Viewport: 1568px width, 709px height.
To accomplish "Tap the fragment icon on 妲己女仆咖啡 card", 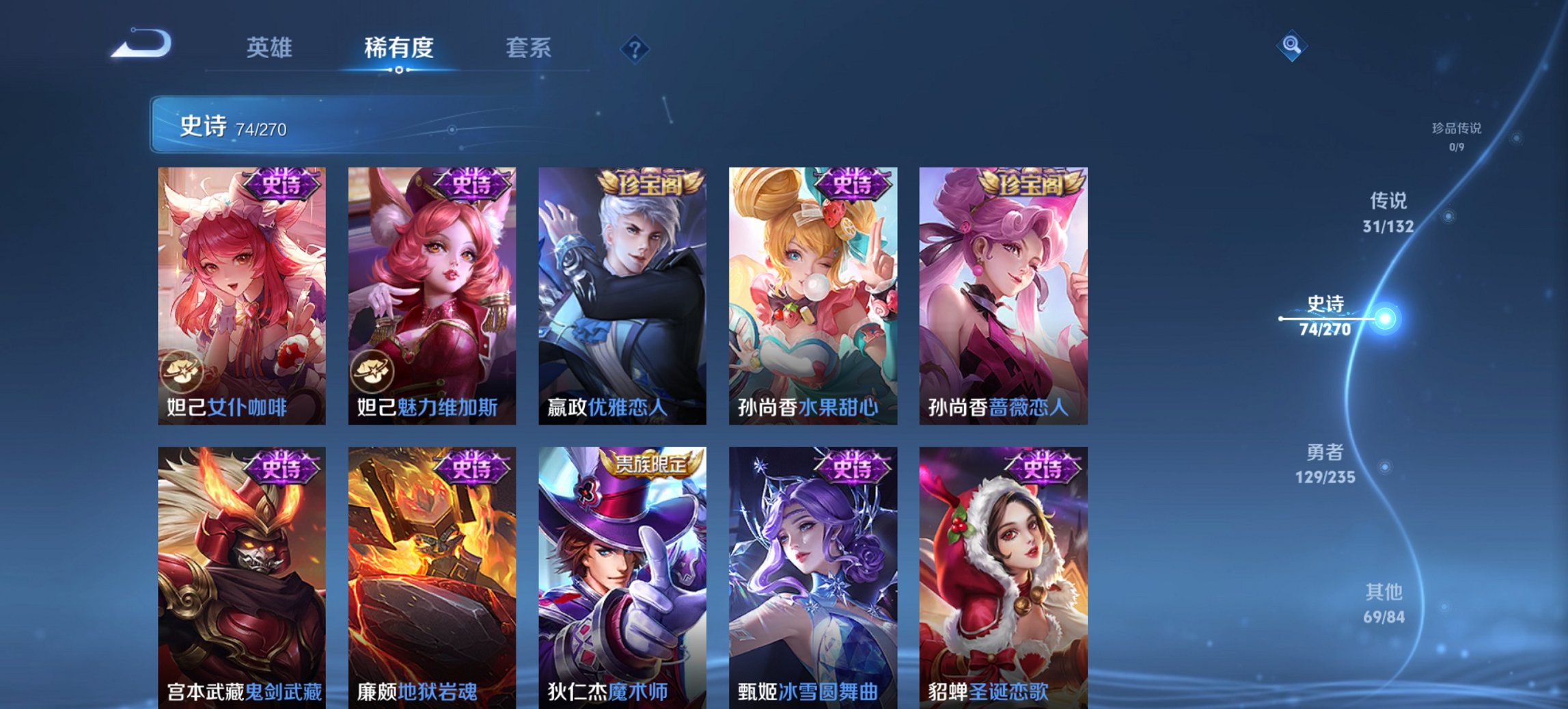I will 183,372.
